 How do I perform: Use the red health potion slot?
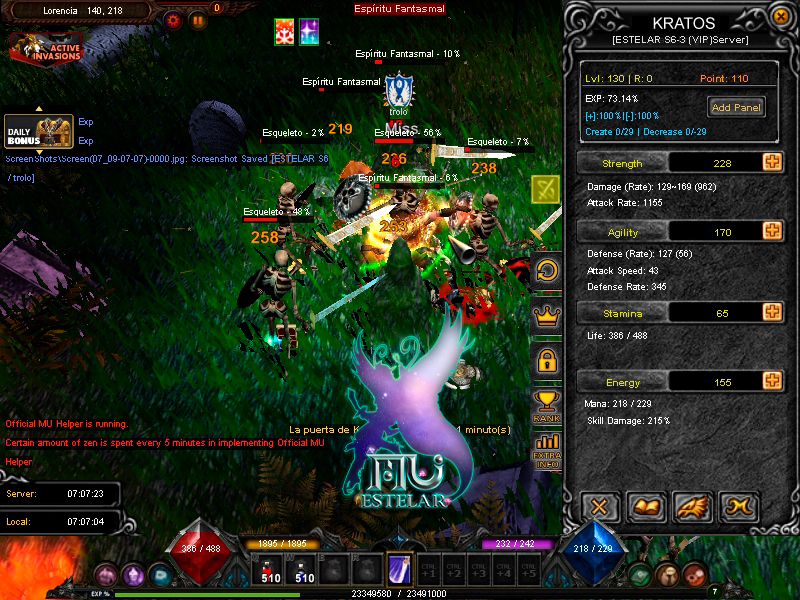click(x=270, y=570)
